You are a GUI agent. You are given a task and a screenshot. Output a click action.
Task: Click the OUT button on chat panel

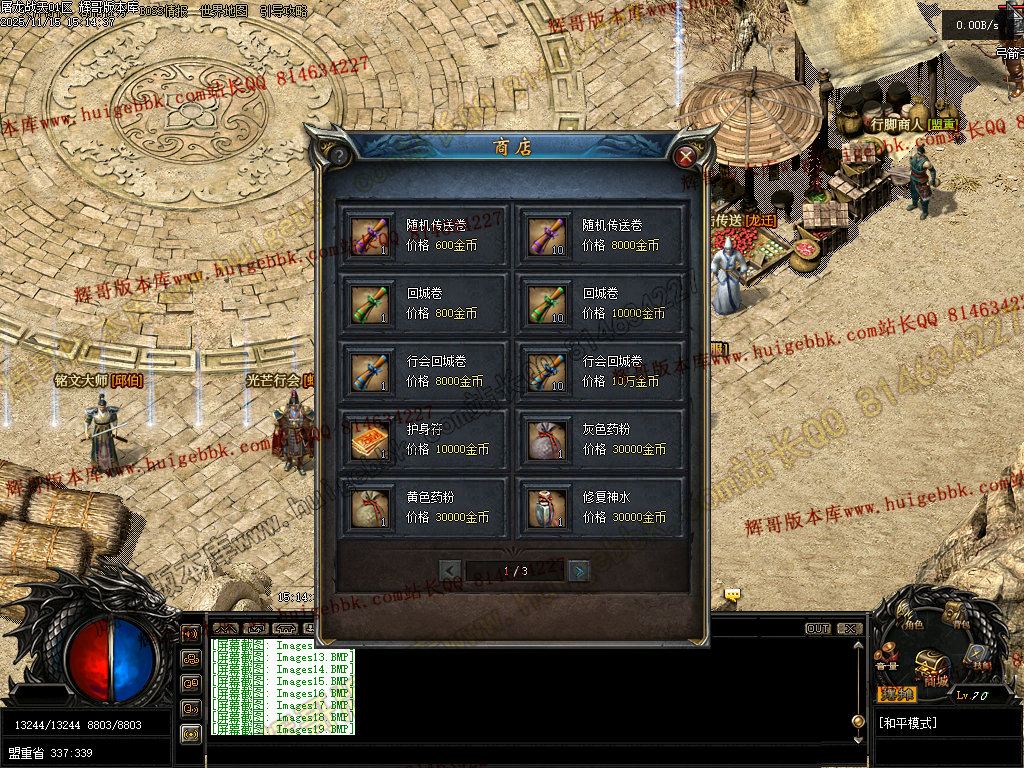(818, 629)
